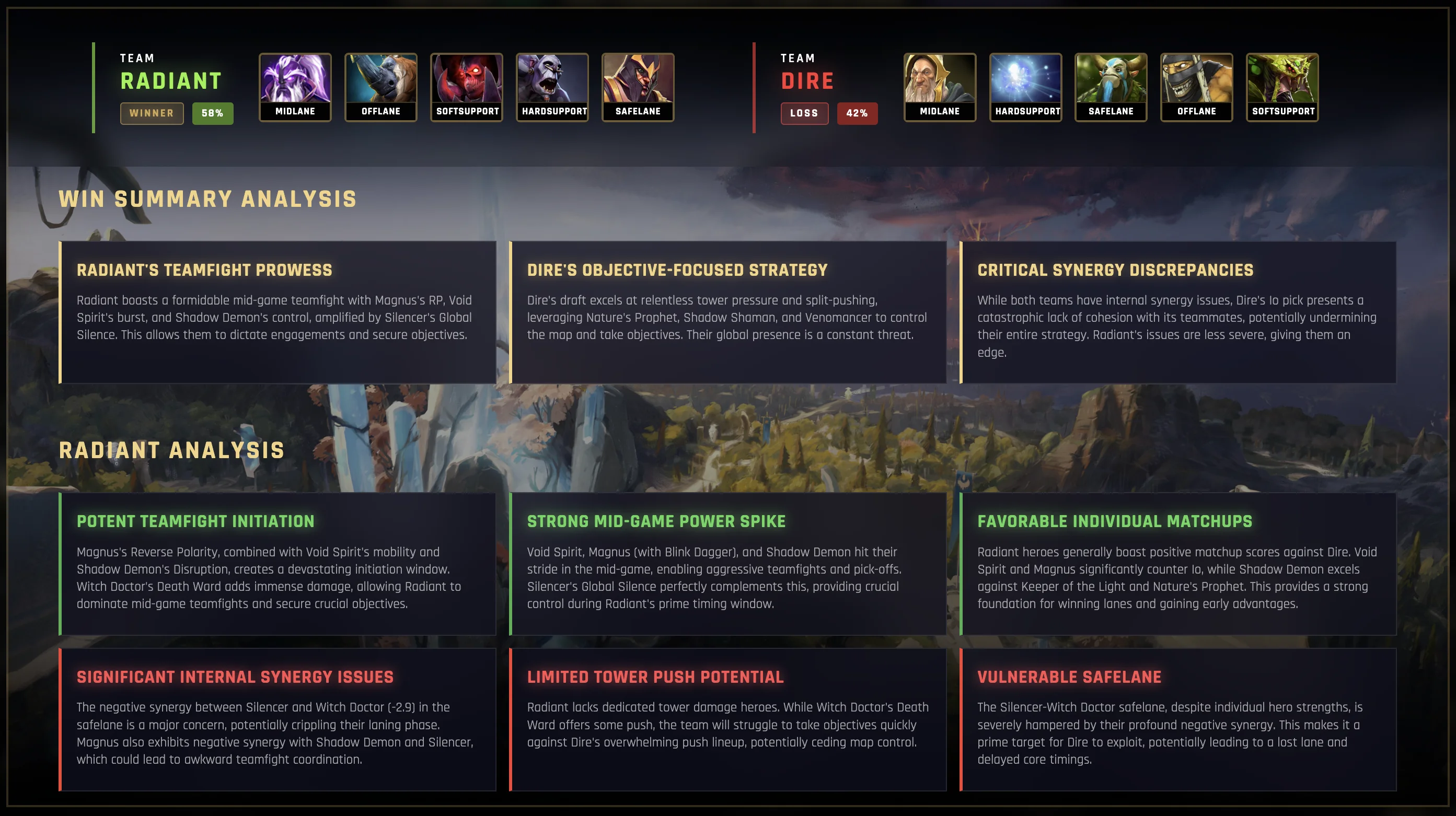
Task: Select Vulnerable Safelane weakness card
Action: pos(1178,719)
